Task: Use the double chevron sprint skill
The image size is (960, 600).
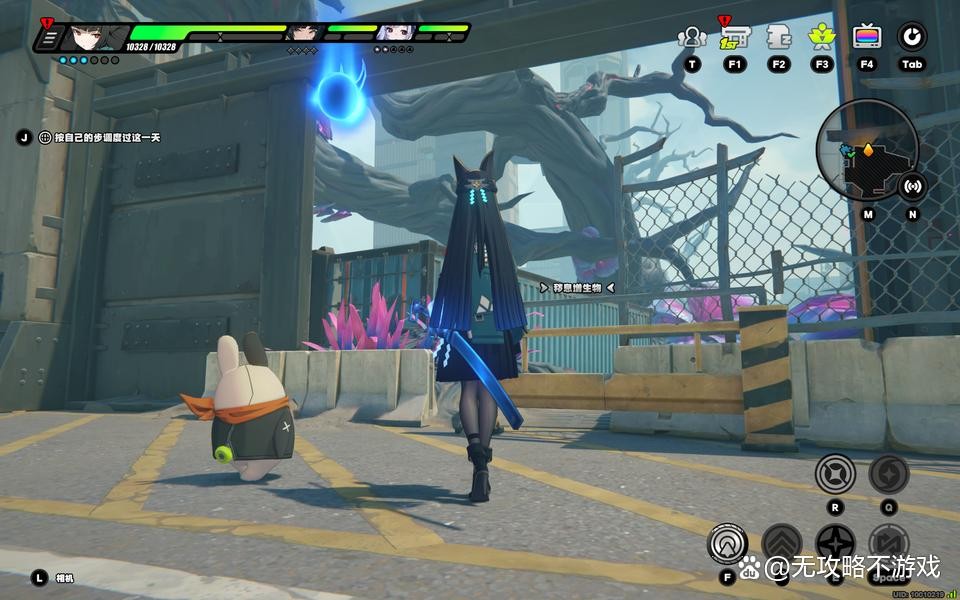Action: pos(782,545)
